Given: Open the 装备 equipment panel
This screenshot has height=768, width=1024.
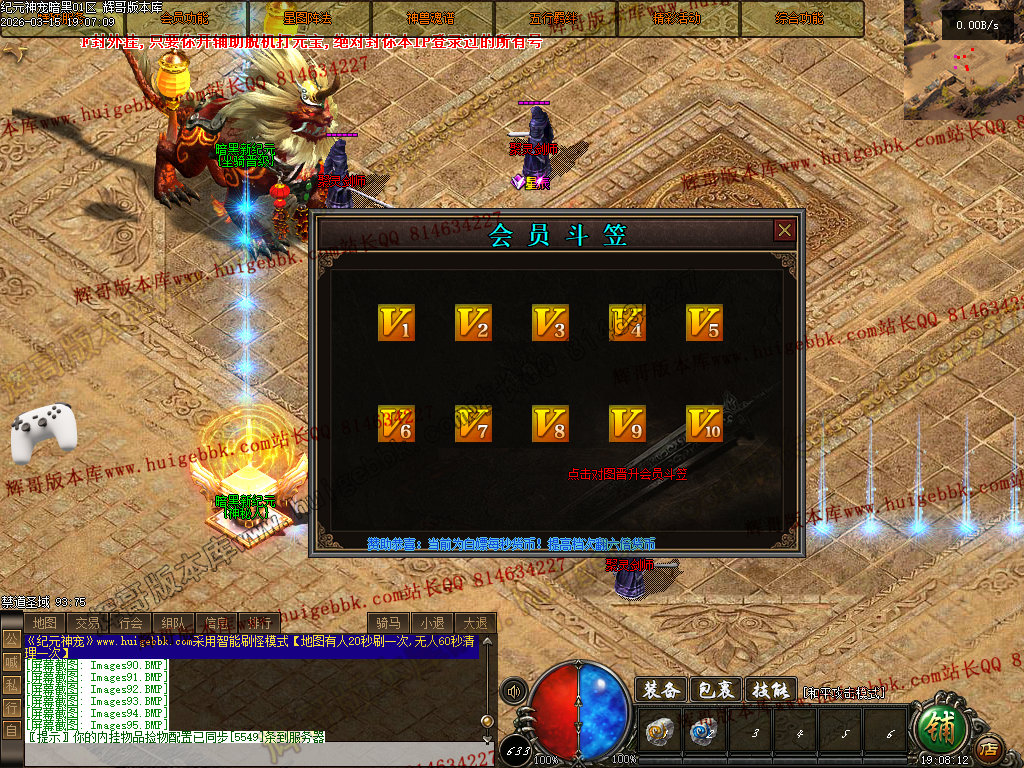Looking at the screenshot, I should click(661, 690).
